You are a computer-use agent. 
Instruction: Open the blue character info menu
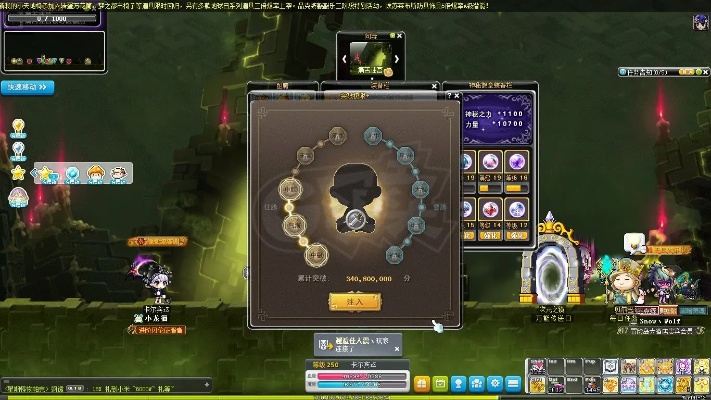[x=458, y=383]
